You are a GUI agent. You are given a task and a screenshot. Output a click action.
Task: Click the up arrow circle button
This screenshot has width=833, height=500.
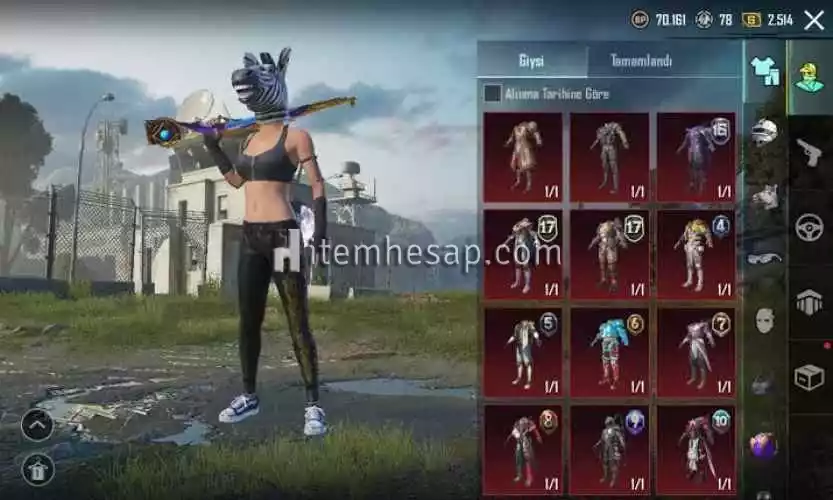(x=37, y=425)
